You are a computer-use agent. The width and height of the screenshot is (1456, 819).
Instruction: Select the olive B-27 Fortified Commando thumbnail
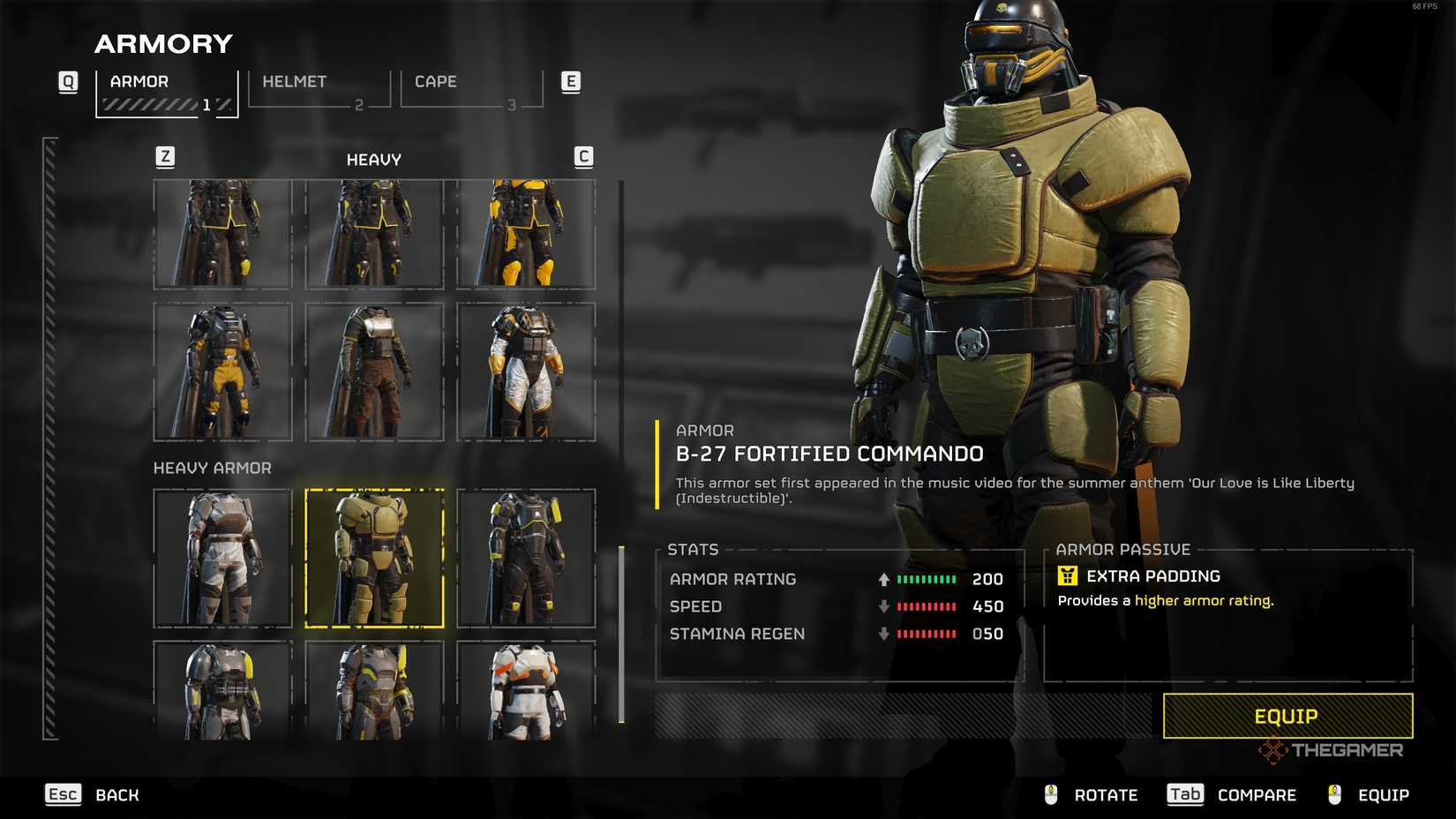click(374, 558)
